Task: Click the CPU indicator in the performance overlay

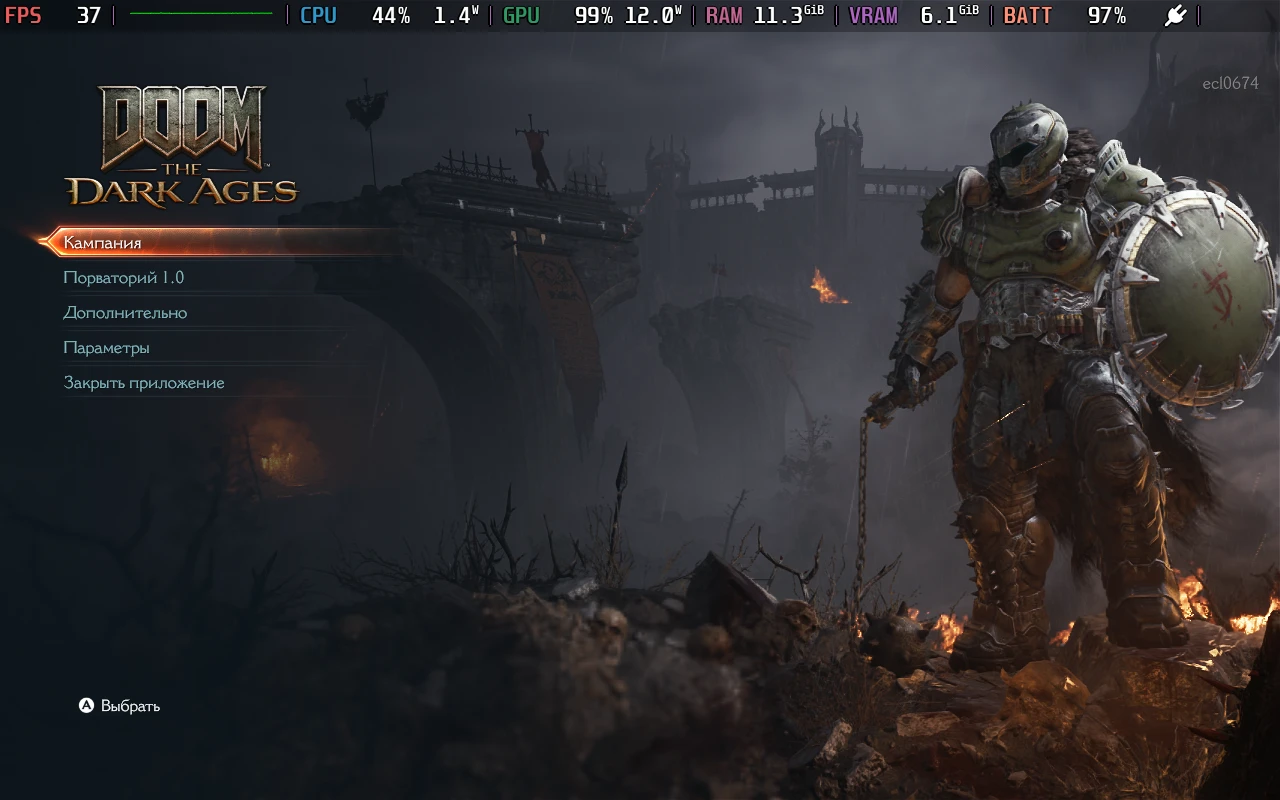Action: coord(318,16)
